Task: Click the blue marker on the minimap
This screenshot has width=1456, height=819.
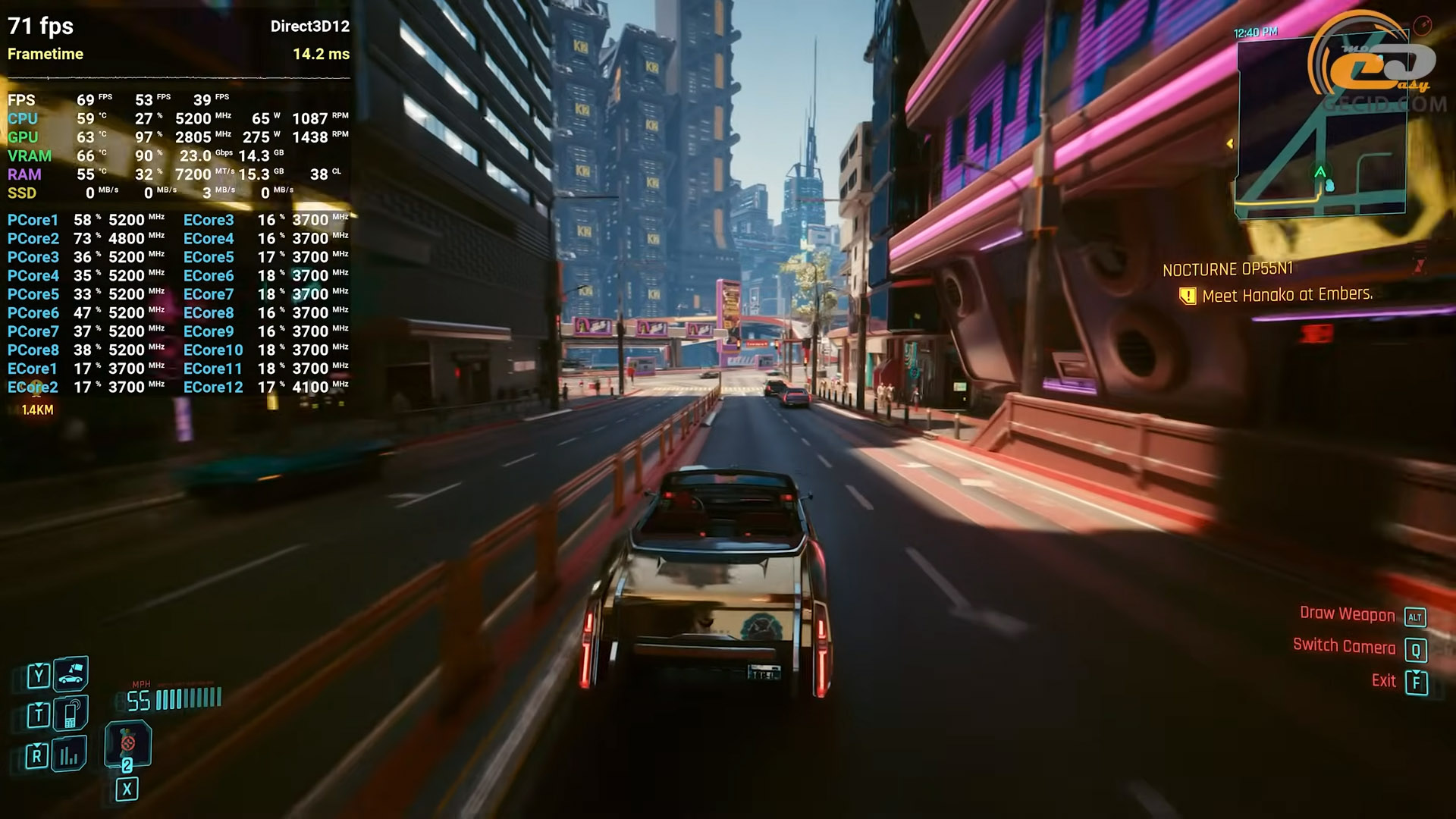Action: tap(1329, 185)
